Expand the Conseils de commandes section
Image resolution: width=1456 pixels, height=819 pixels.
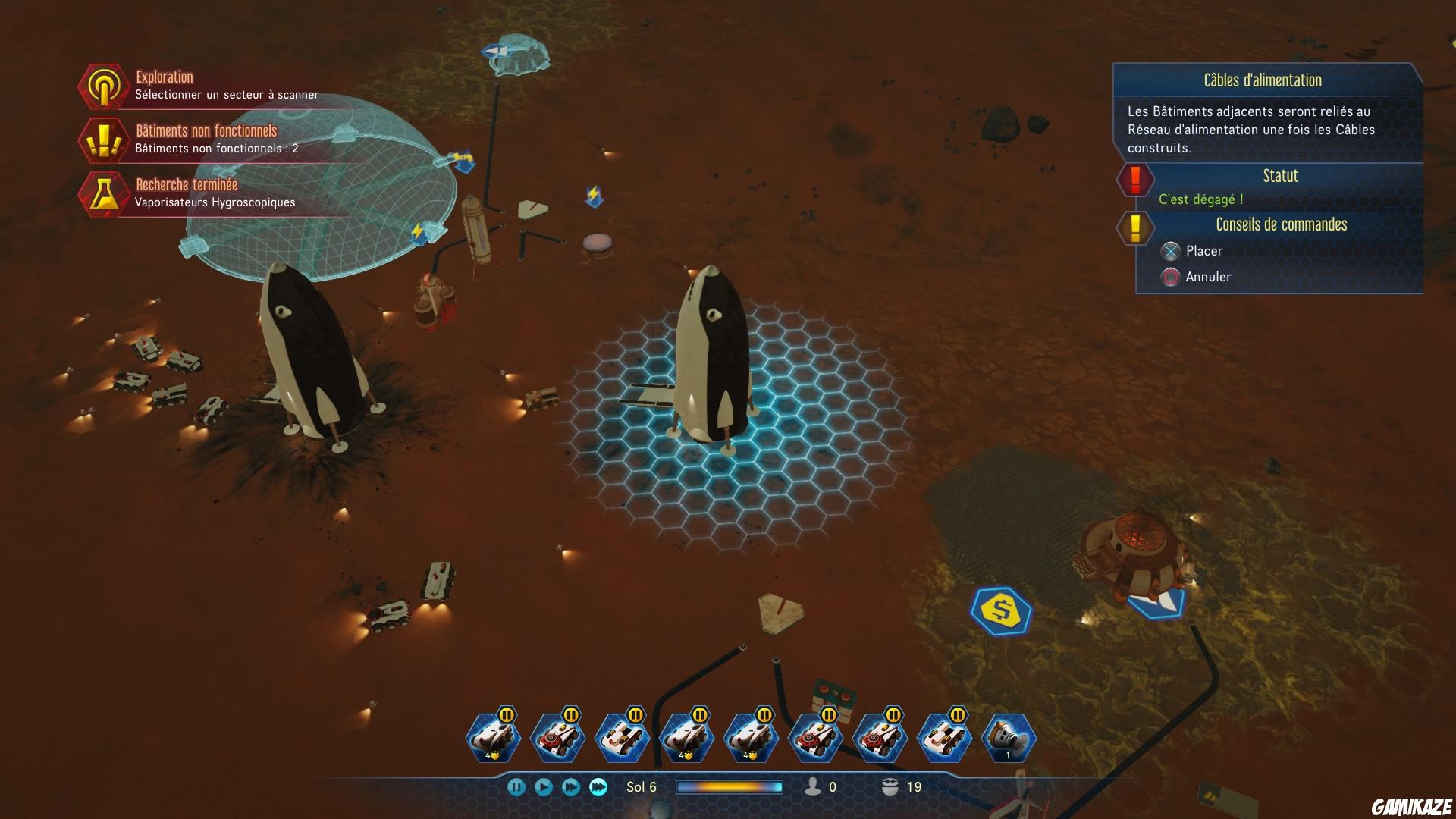[1282, 224]
